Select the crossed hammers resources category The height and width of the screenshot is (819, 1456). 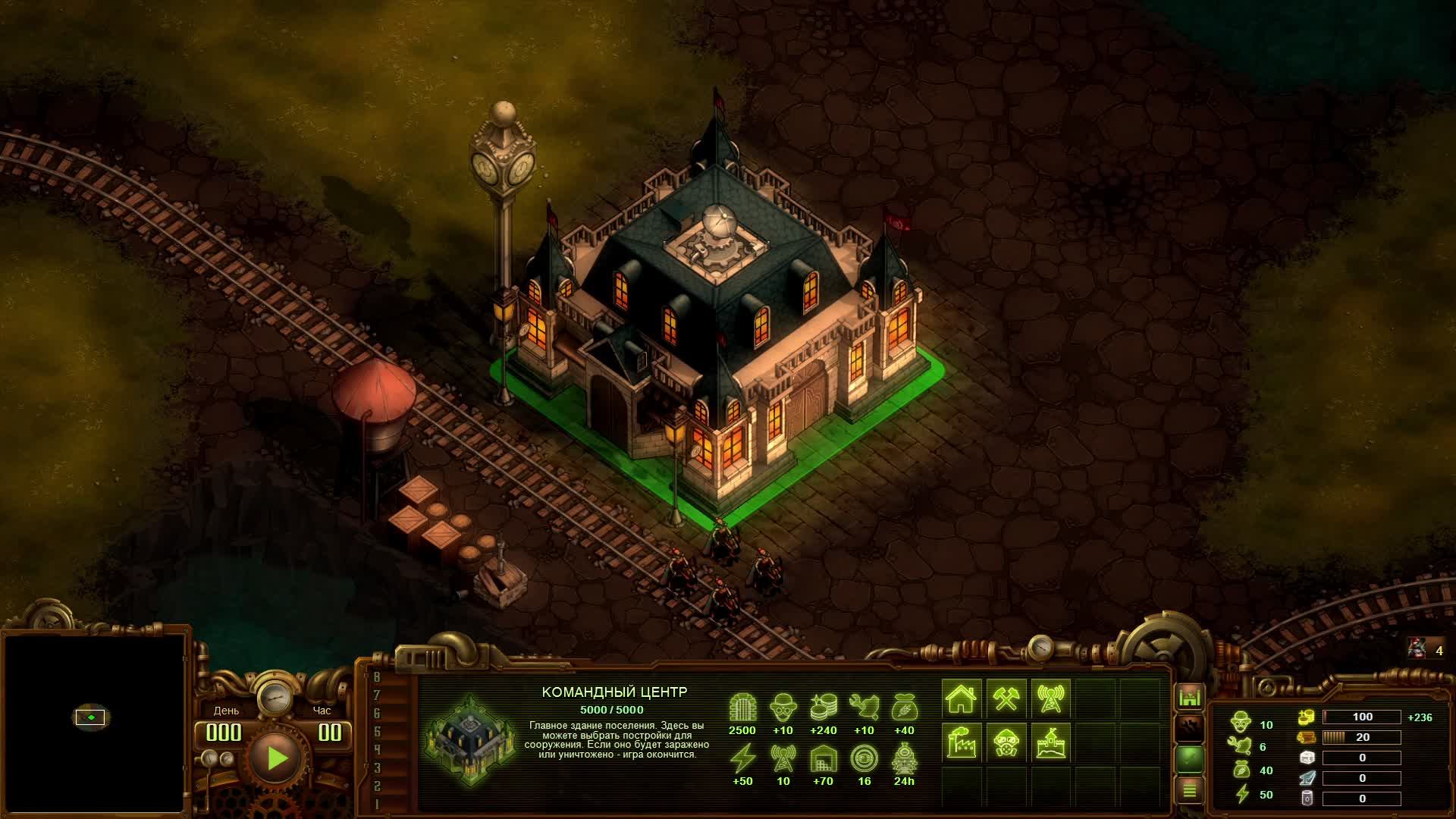(x=1006, y=698)
